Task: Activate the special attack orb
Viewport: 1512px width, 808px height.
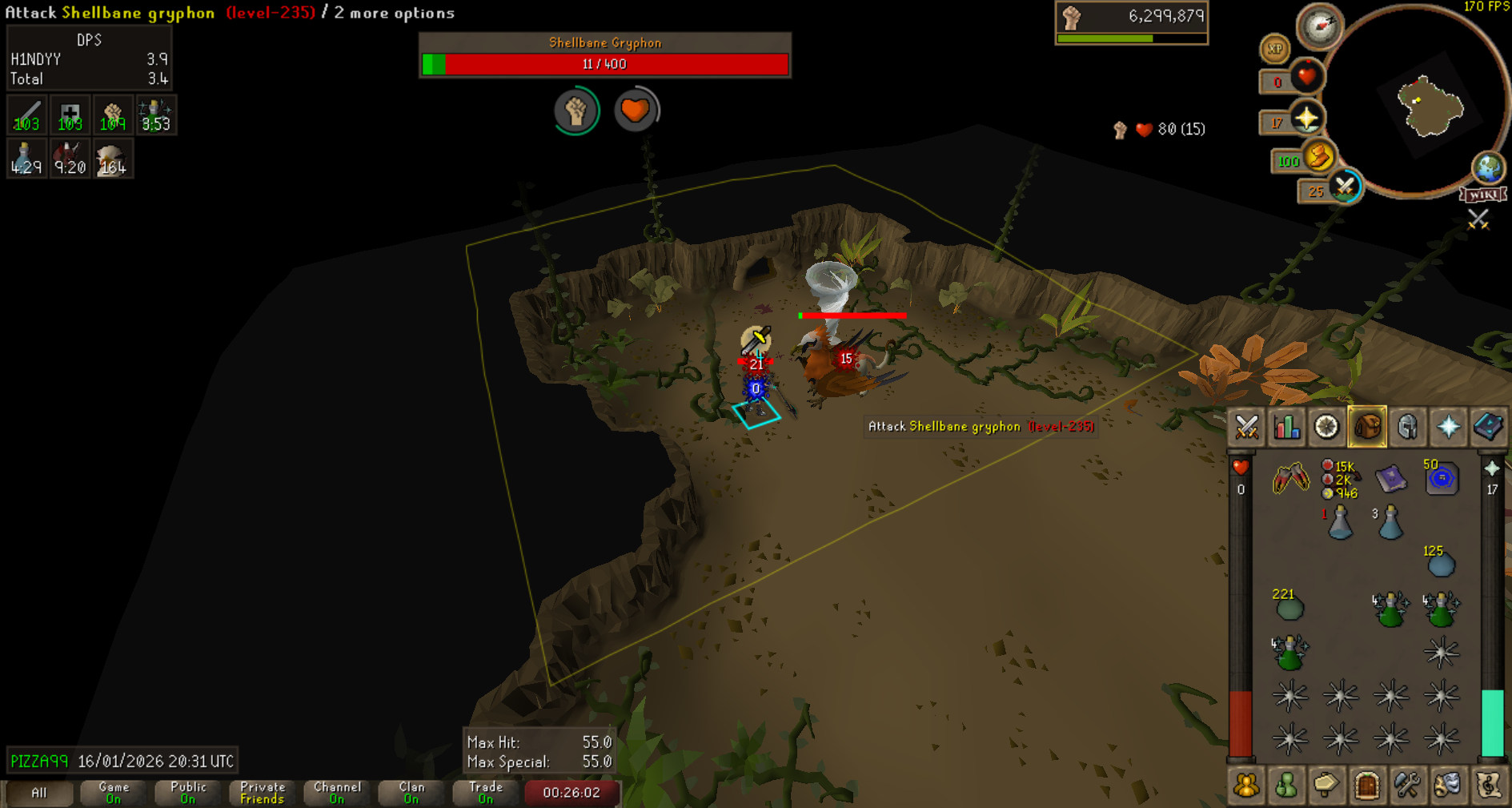Action: [x=1345, y=187]
